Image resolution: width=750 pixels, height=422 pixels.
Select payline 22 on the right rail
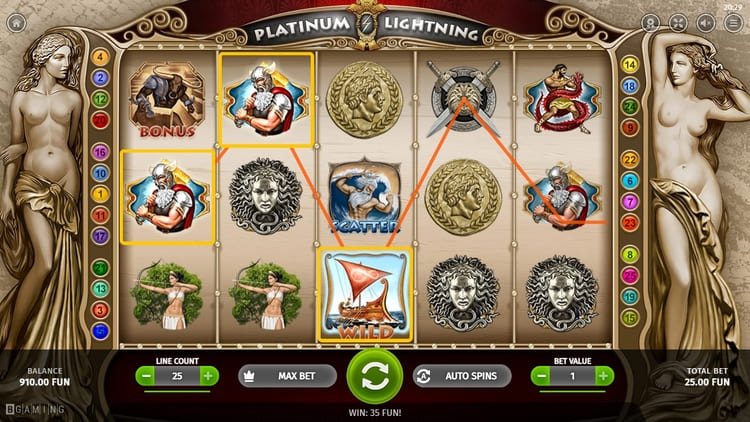(x=630, y=160)
